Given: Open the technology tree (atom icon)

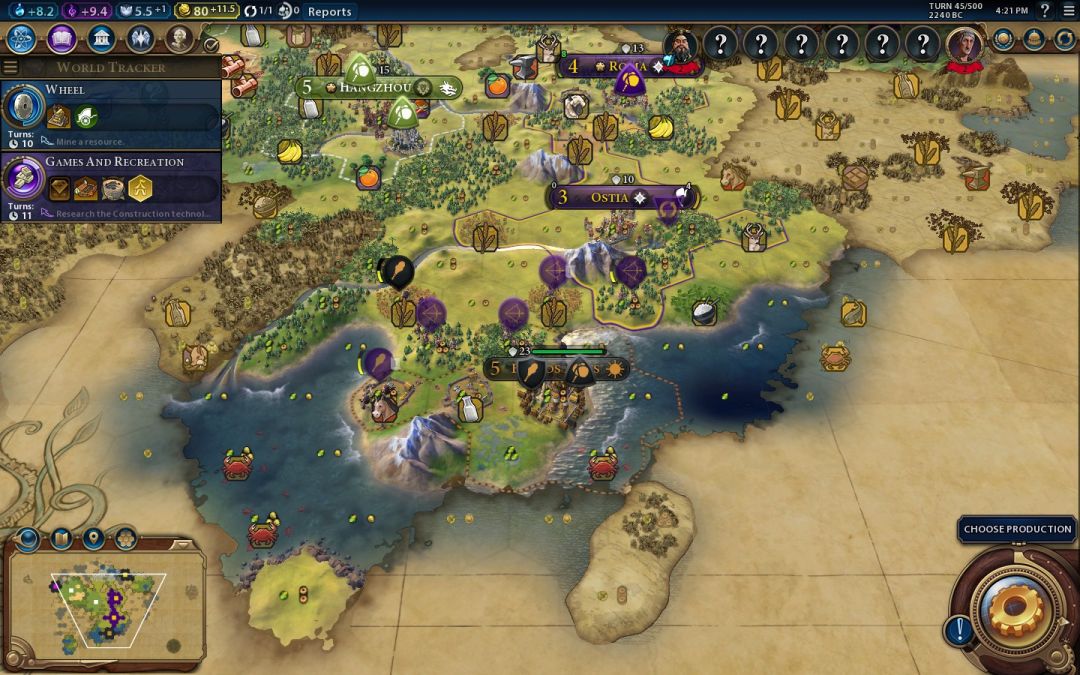Looking at the screenshot, I should click(x=22, y=39).
